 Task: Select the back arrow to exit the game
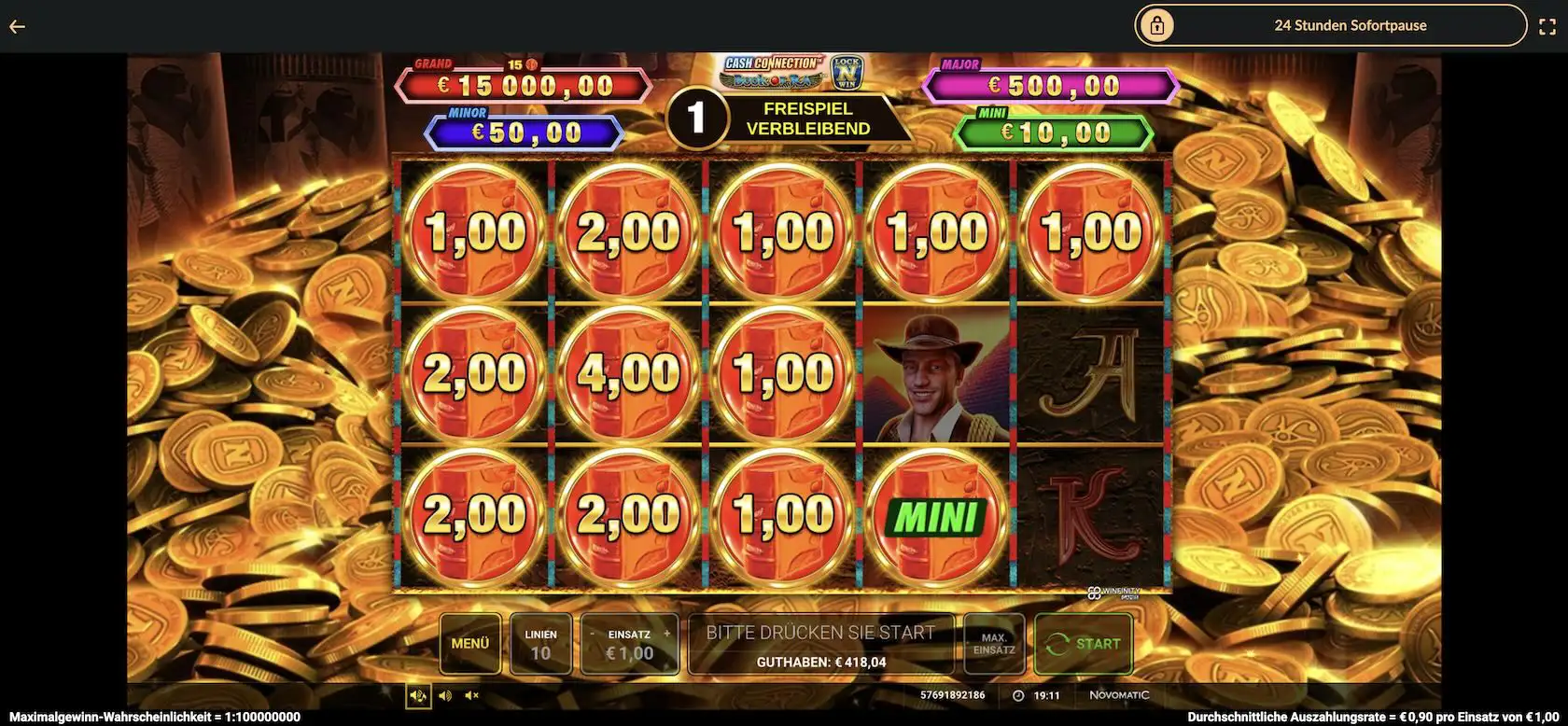tap(17, 25)
